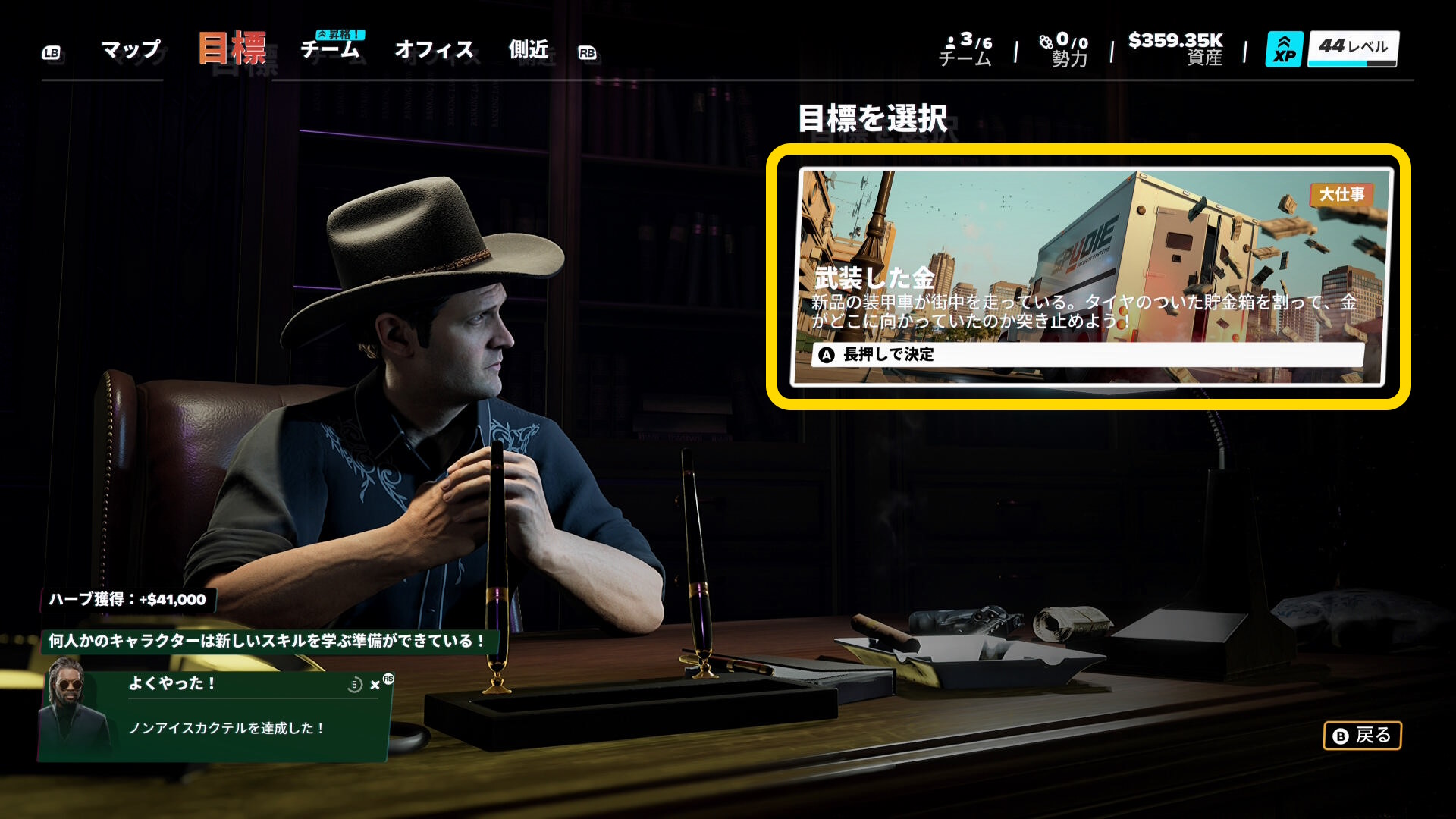Click the new skills available notice
Viewport: 1456px width, 819px height.
pos(267,642)
